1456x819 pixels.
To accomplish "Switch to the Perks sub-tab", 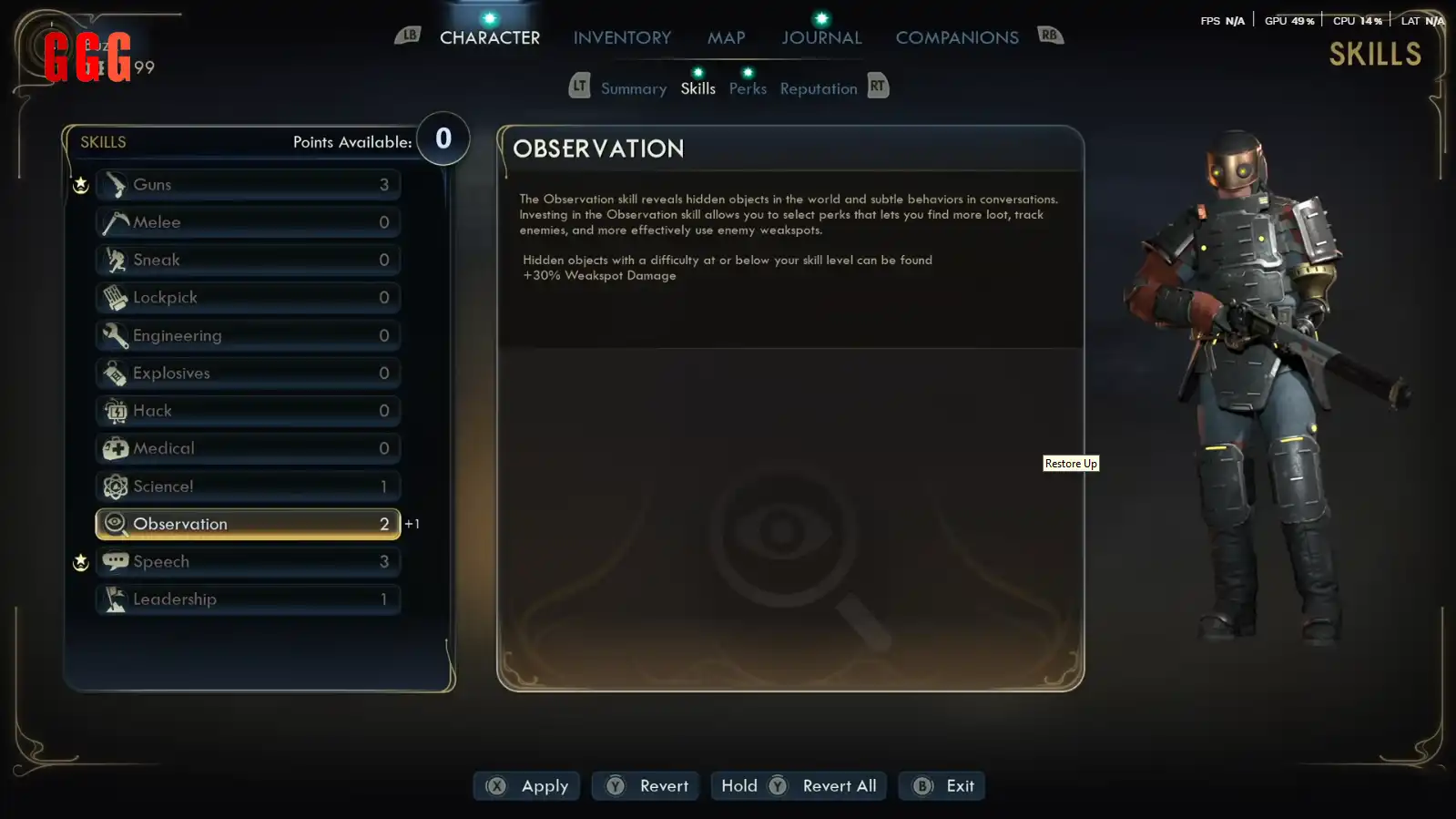I will 748,88.
